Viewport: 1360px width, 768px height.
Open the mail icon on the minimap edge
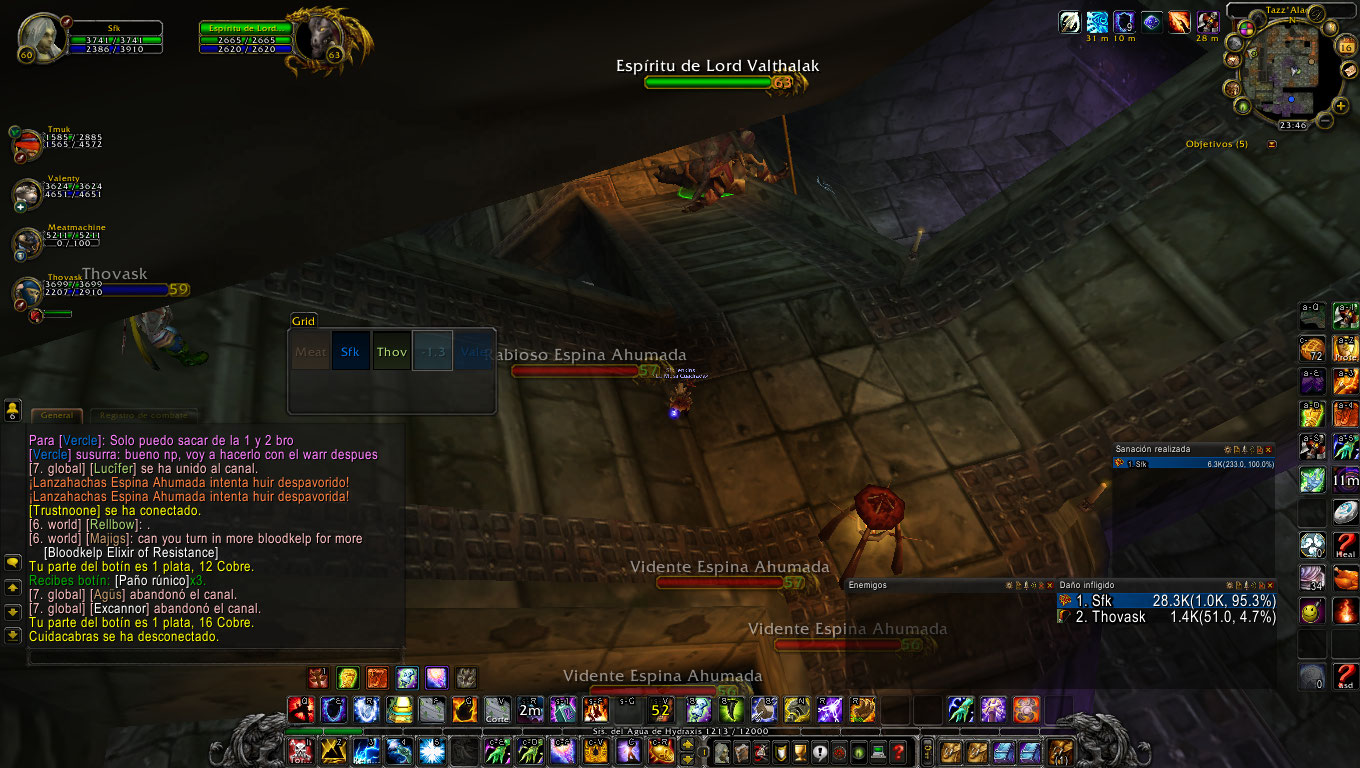[x=1348, y=70]
